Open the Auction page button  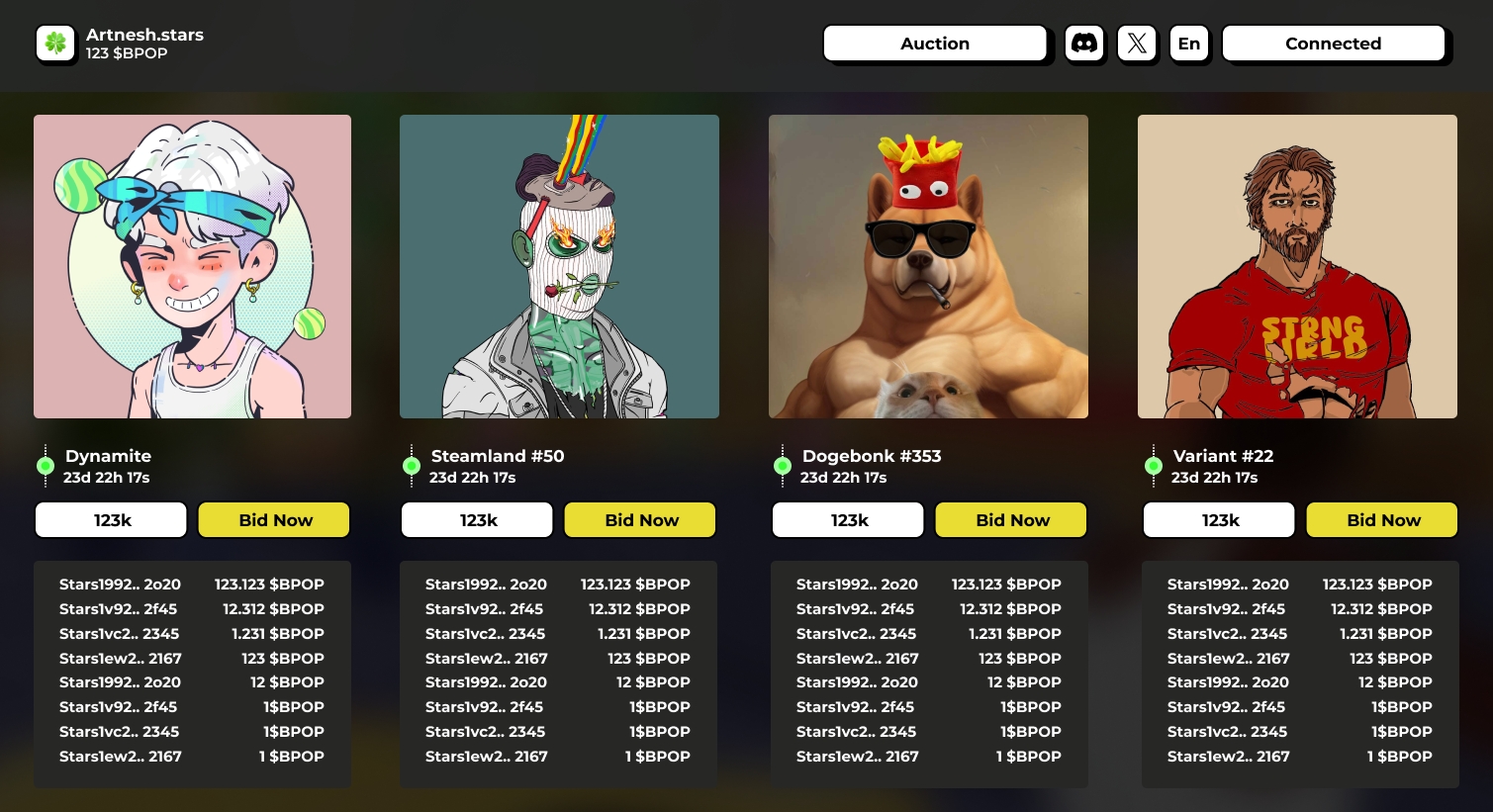(x=934, y=44)
